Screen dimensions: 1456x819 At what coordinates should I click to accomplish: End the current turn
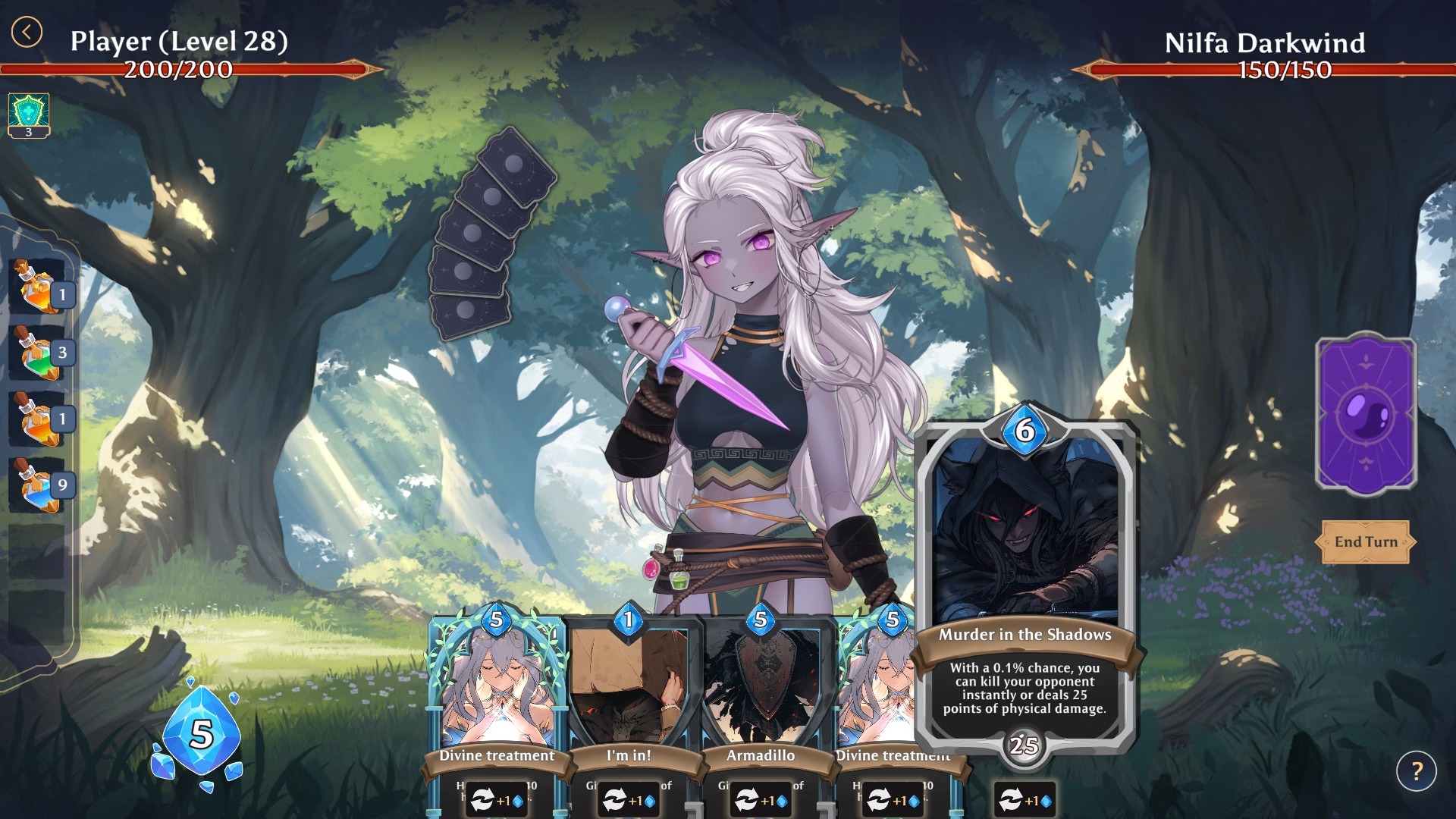(1365, 541)
